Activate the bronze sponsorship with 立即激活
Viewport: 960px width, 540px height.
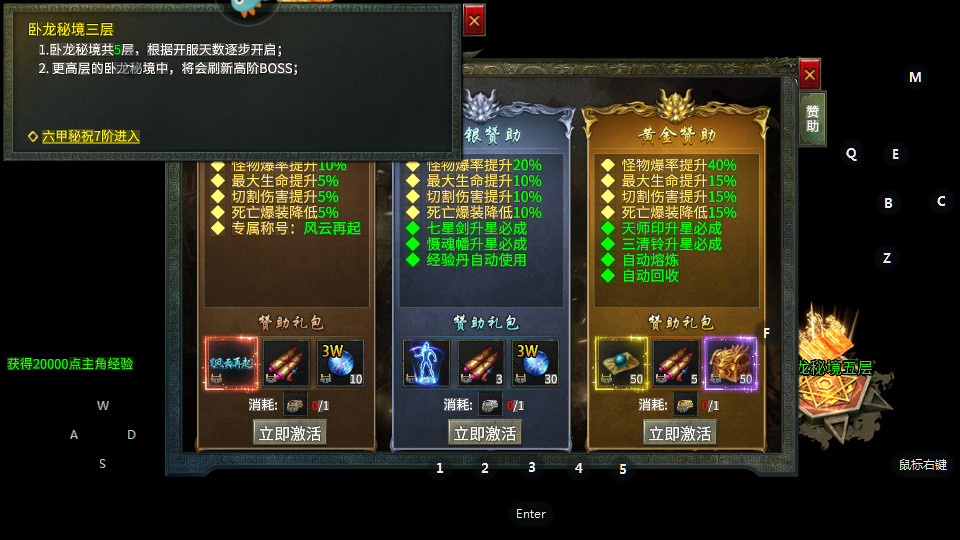click(x=289, y=433)
